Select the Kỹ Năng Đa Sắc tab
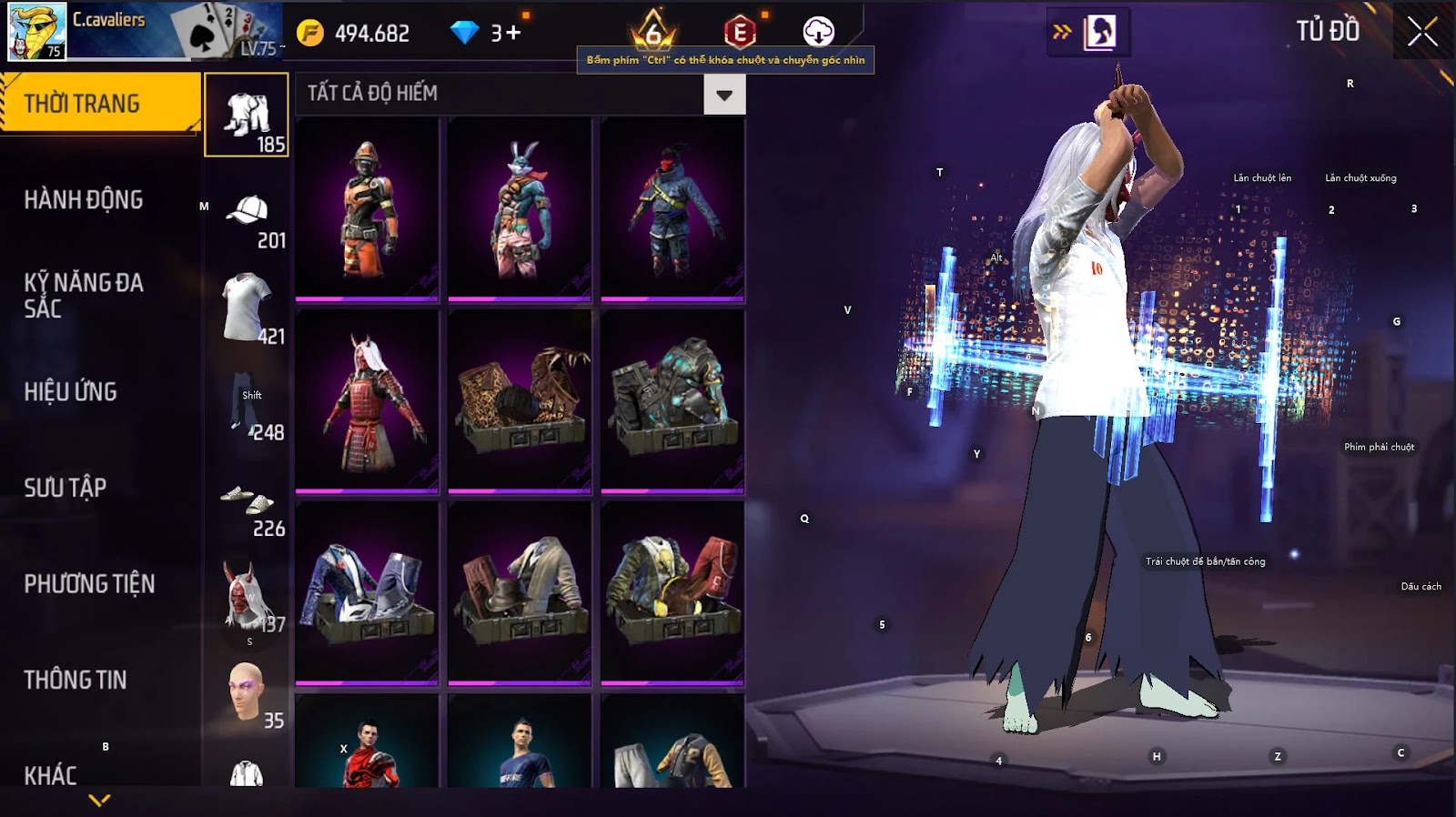Viewport: 1456px width, 817px height. coord(84,296)
